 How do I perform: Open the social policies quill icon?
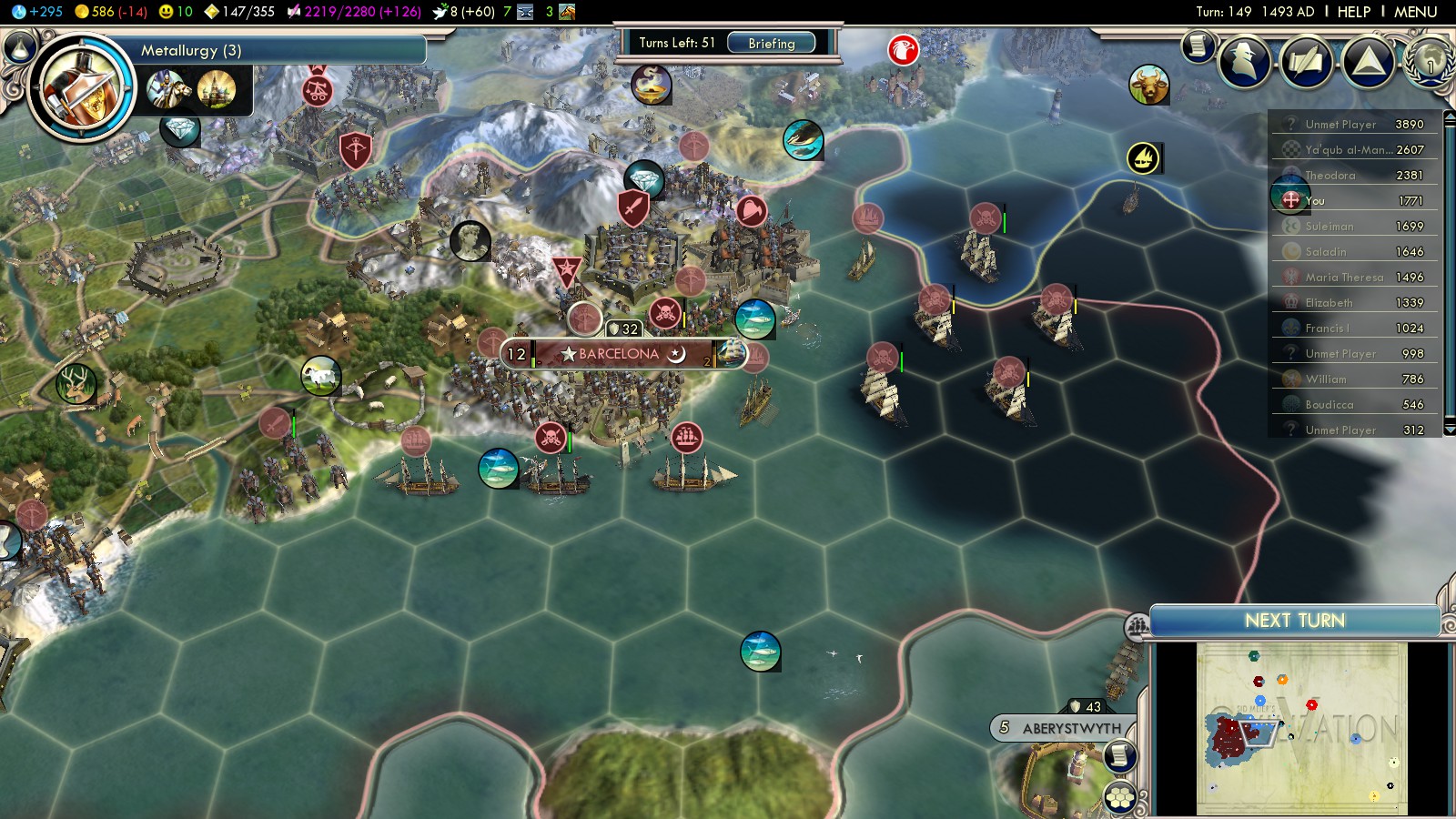[1308, 62]
